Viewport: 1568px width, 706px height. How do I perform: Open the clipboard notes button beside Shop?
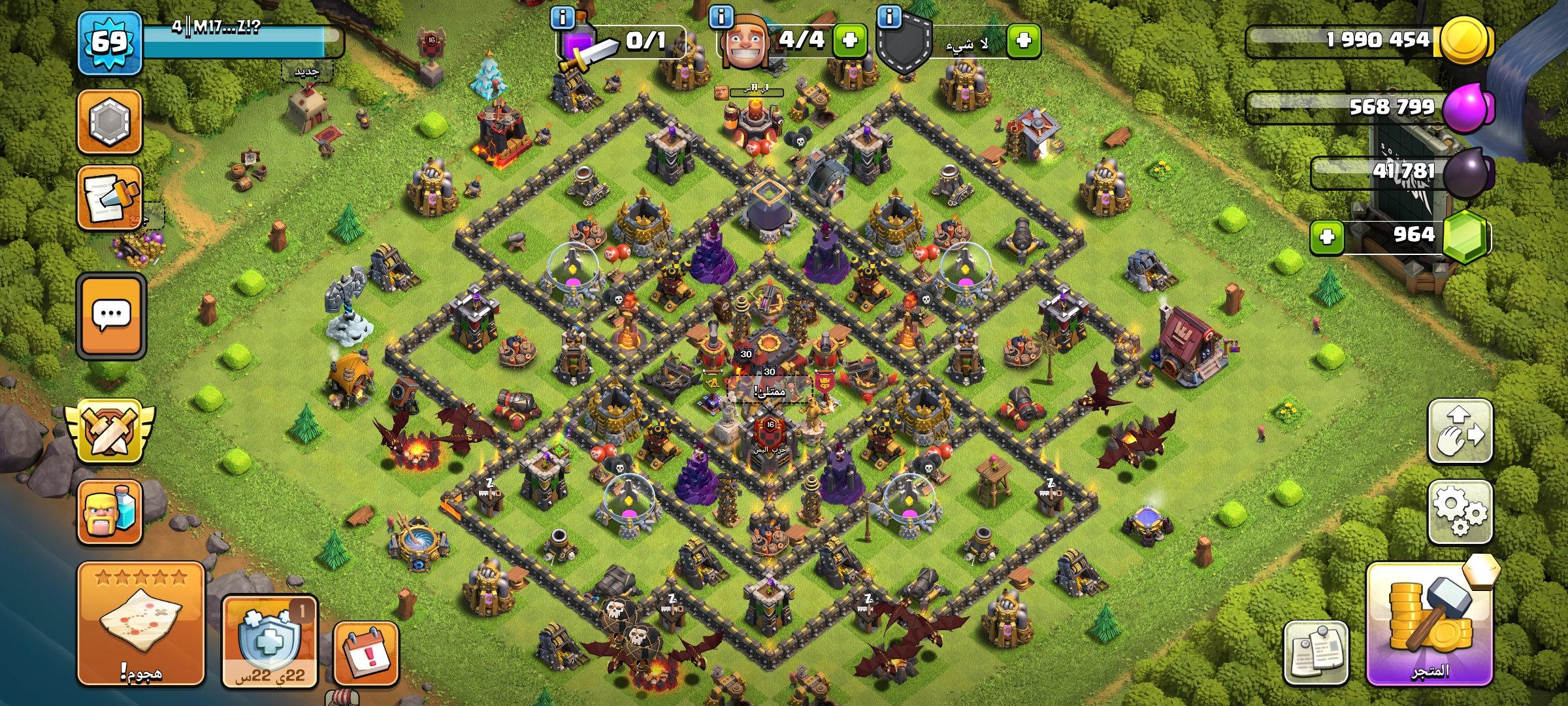(x=1315, y=652)
